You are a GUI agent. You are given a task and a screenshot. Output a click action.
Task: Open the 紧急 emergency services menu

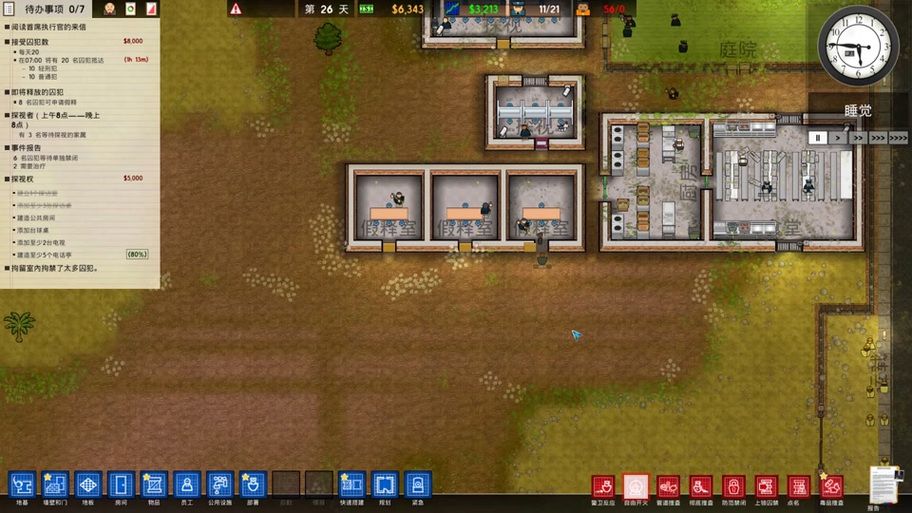418,485
